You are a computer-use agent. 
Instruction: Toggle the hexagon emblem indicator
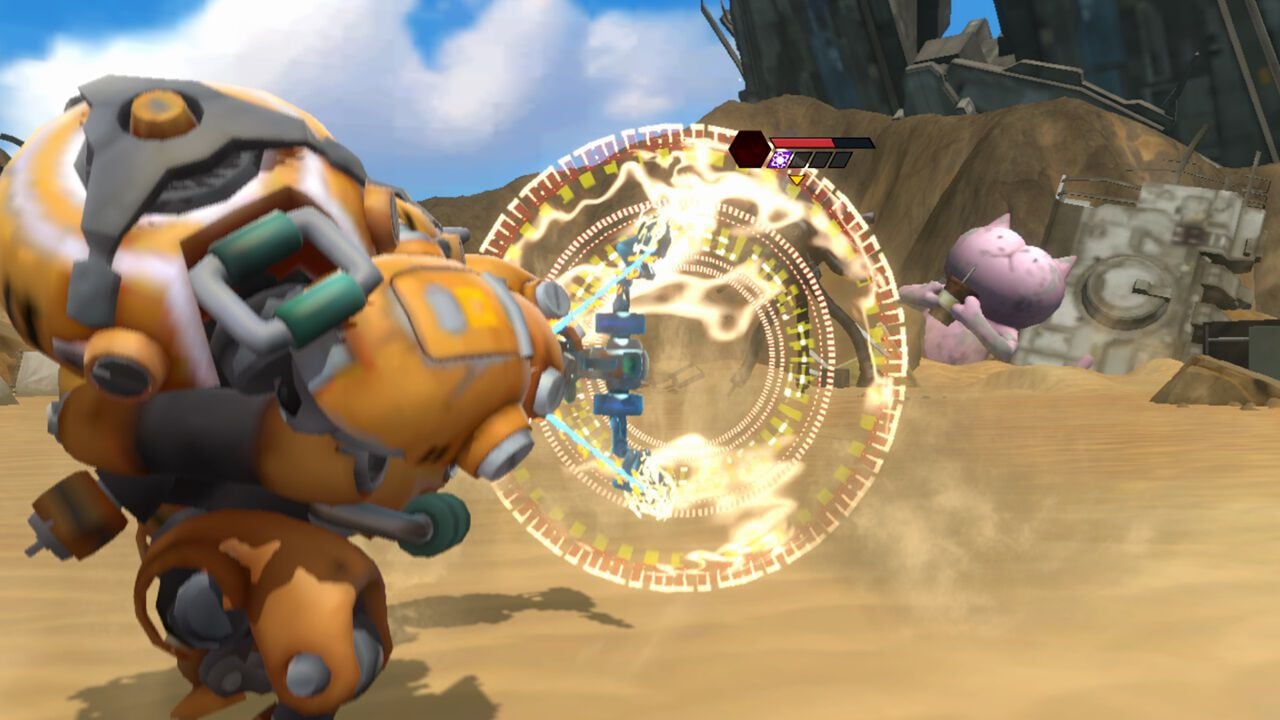point(747,148)
